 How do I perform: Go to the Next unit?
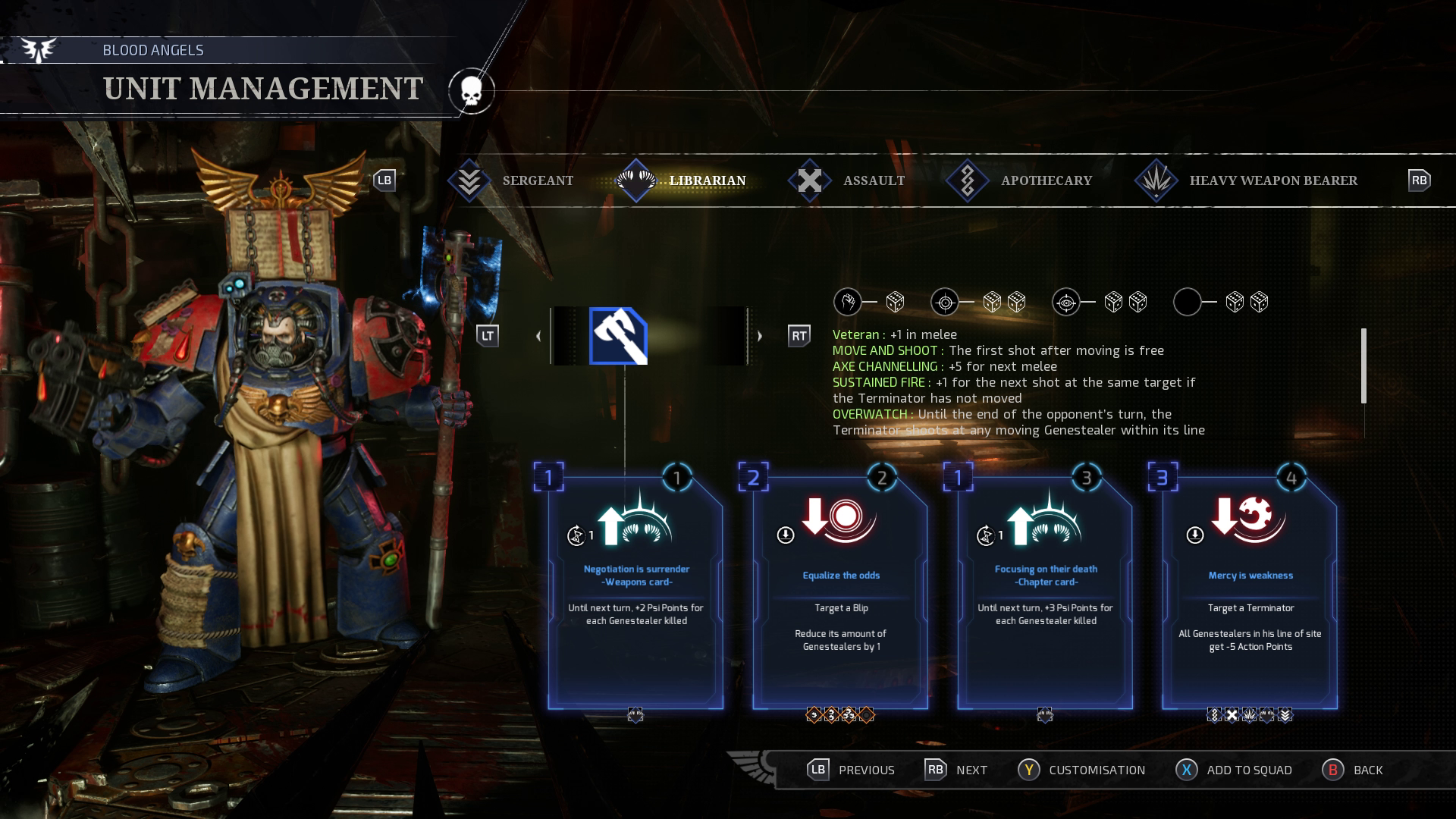(x=955, y=770)
